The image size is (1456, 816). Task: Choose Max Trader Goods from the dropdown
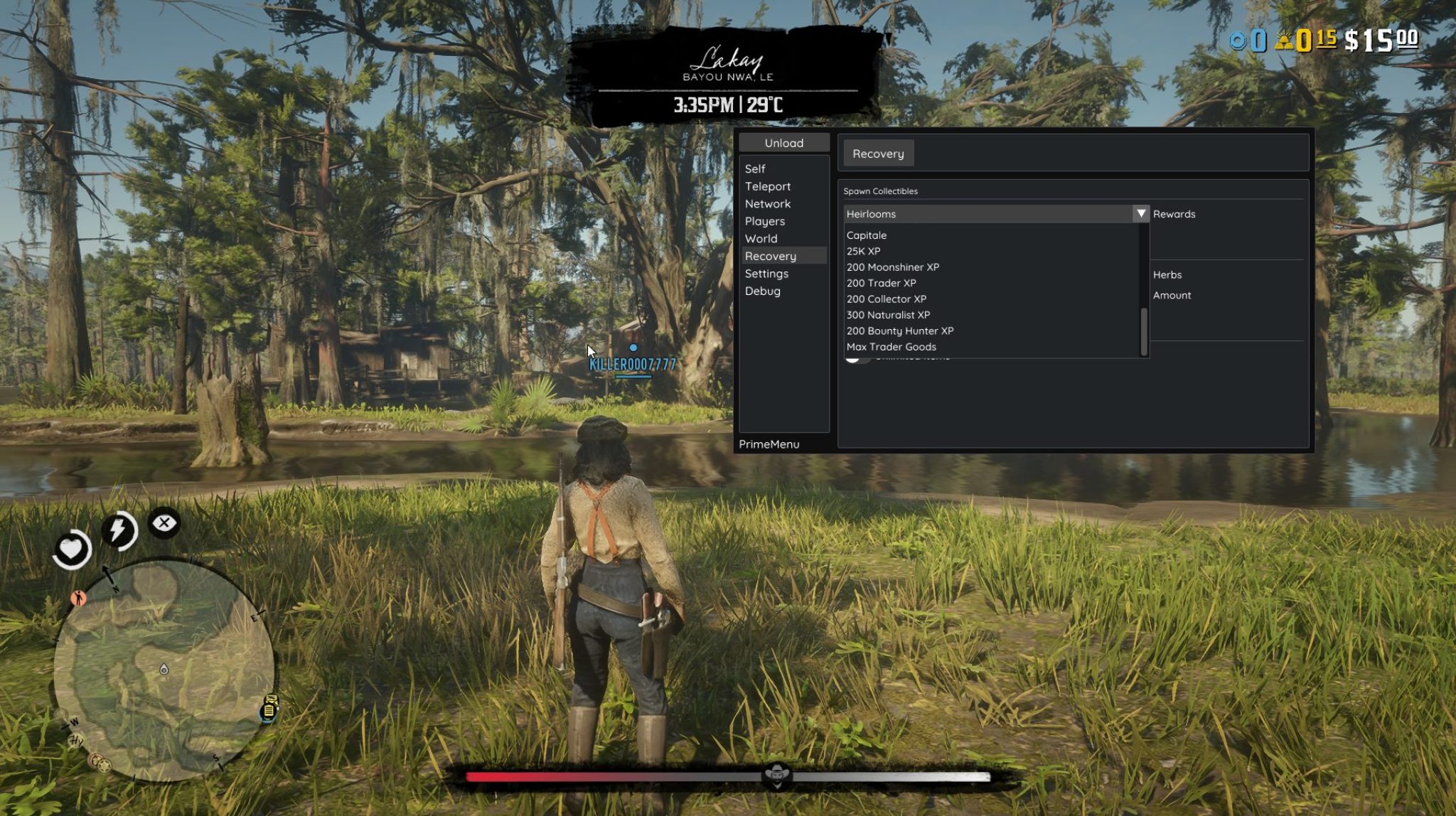pyautogui.click(x=892, y=347)
